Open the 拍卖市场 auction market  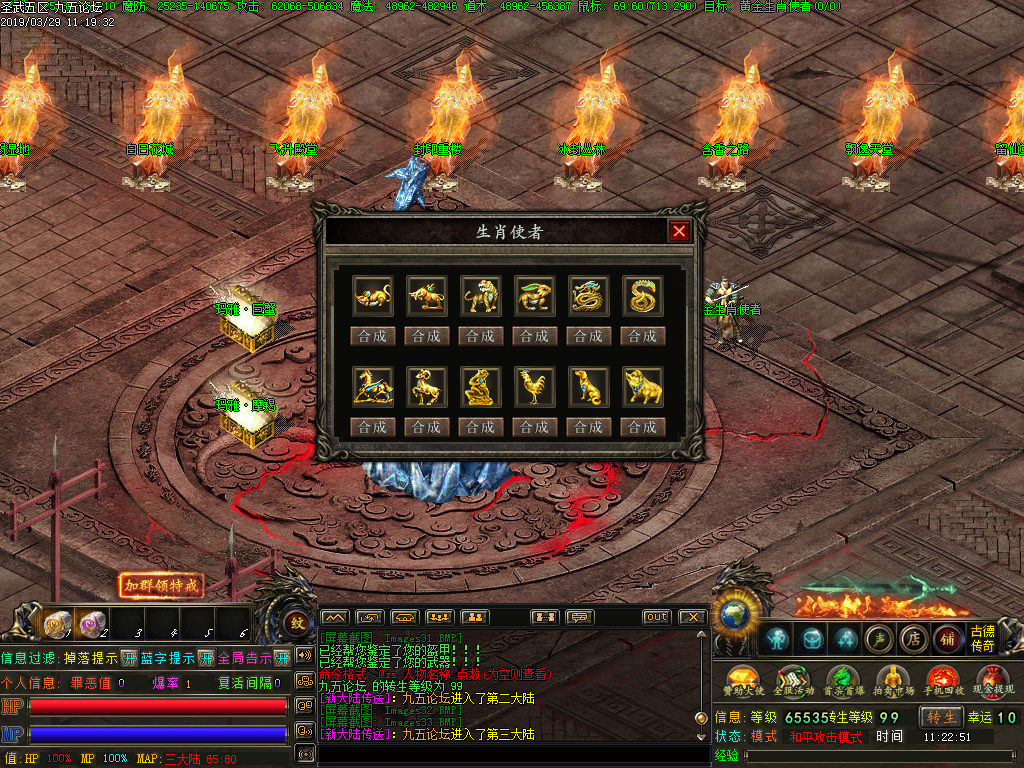tap(893, 681)
